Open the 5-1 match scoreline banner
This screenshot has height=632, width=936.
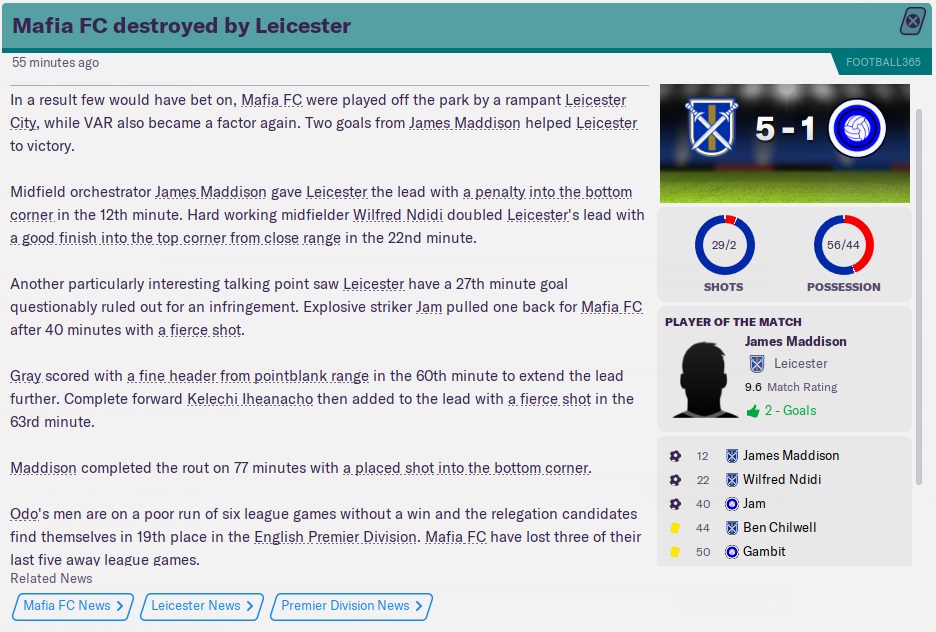[785, 129]
